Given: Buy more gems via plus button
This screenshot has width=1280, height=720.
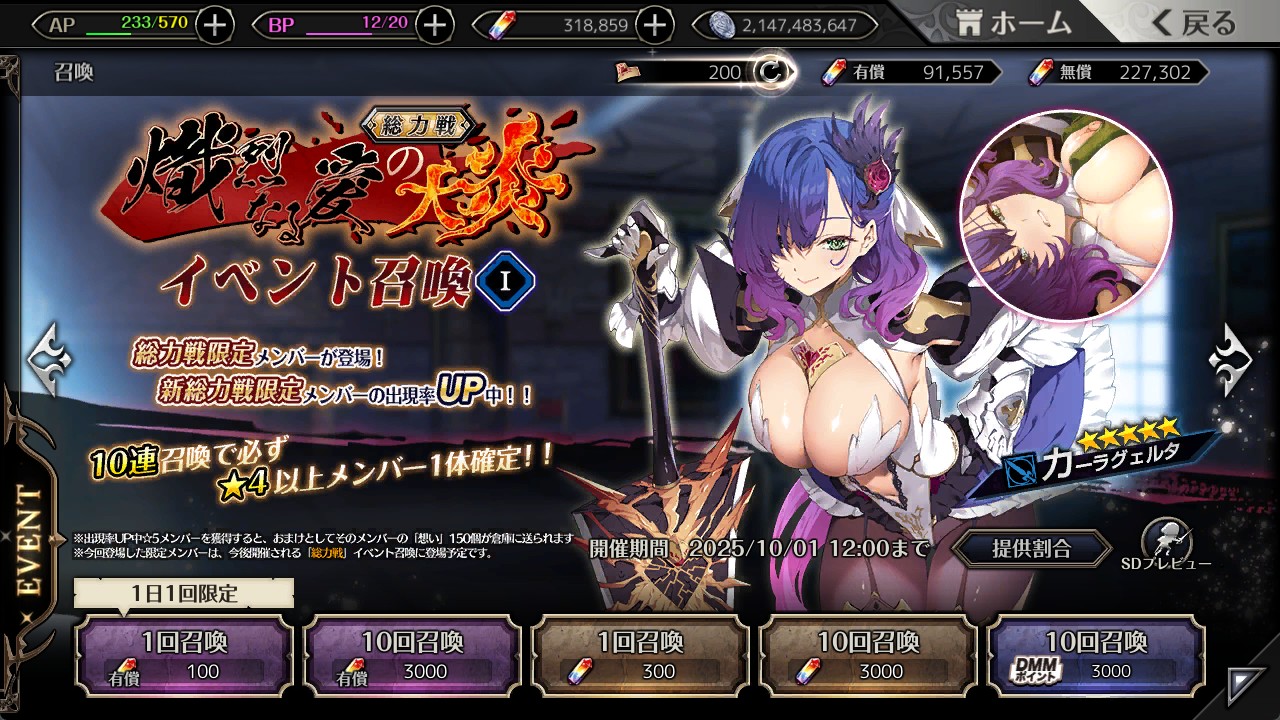Looking at the screenshot, I should [653, 25].
